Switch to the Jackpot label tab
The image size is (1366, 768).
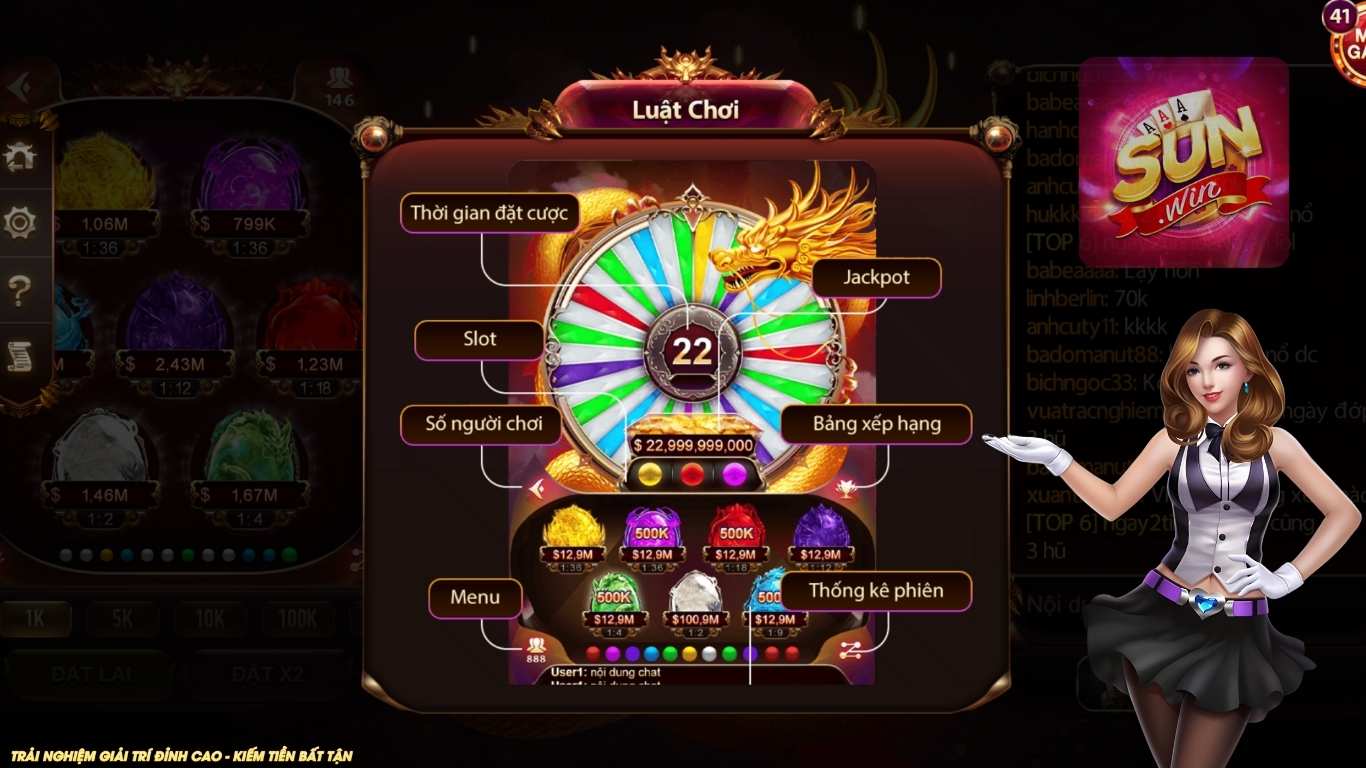coord(876,278)
